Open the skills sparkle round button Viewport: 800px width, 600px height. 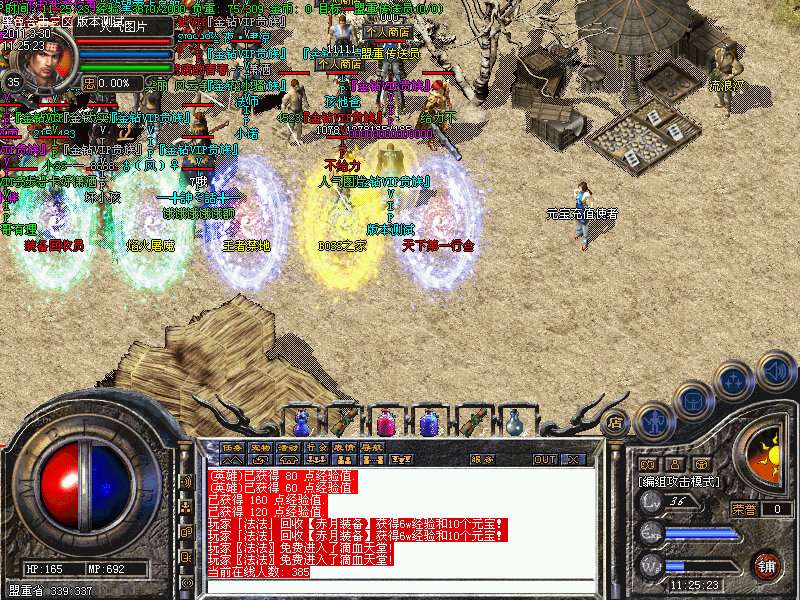pos(734,381)
